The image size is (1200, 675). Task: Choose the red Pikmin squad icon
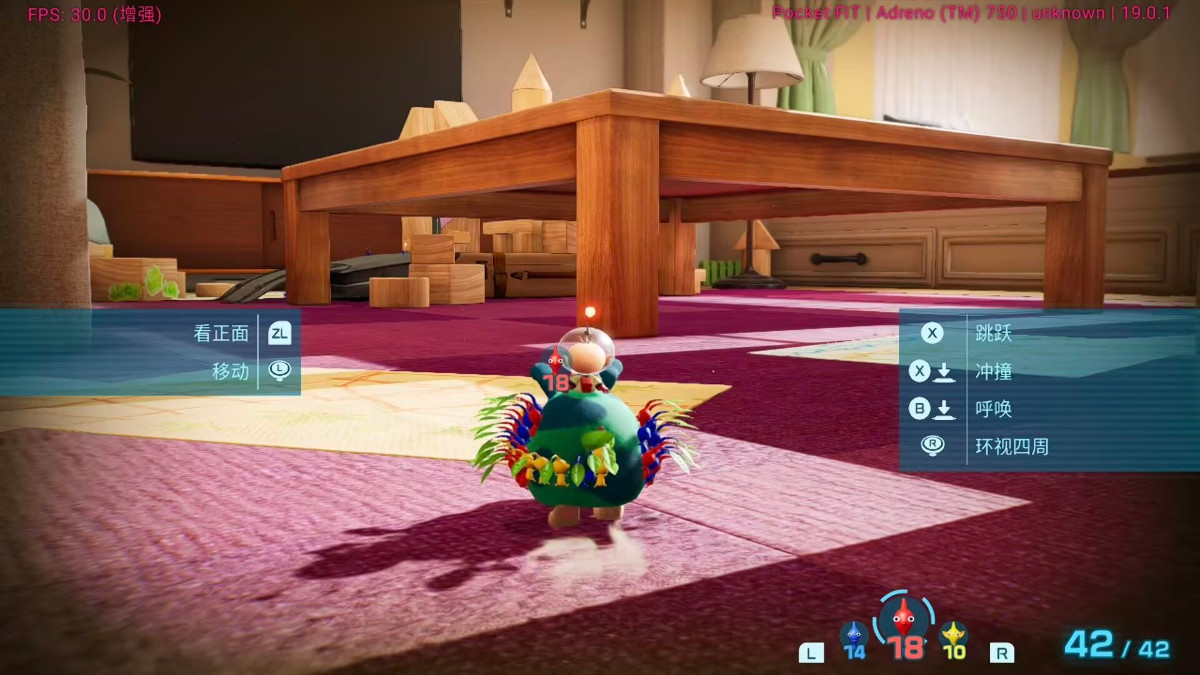(x=904, y=619)
